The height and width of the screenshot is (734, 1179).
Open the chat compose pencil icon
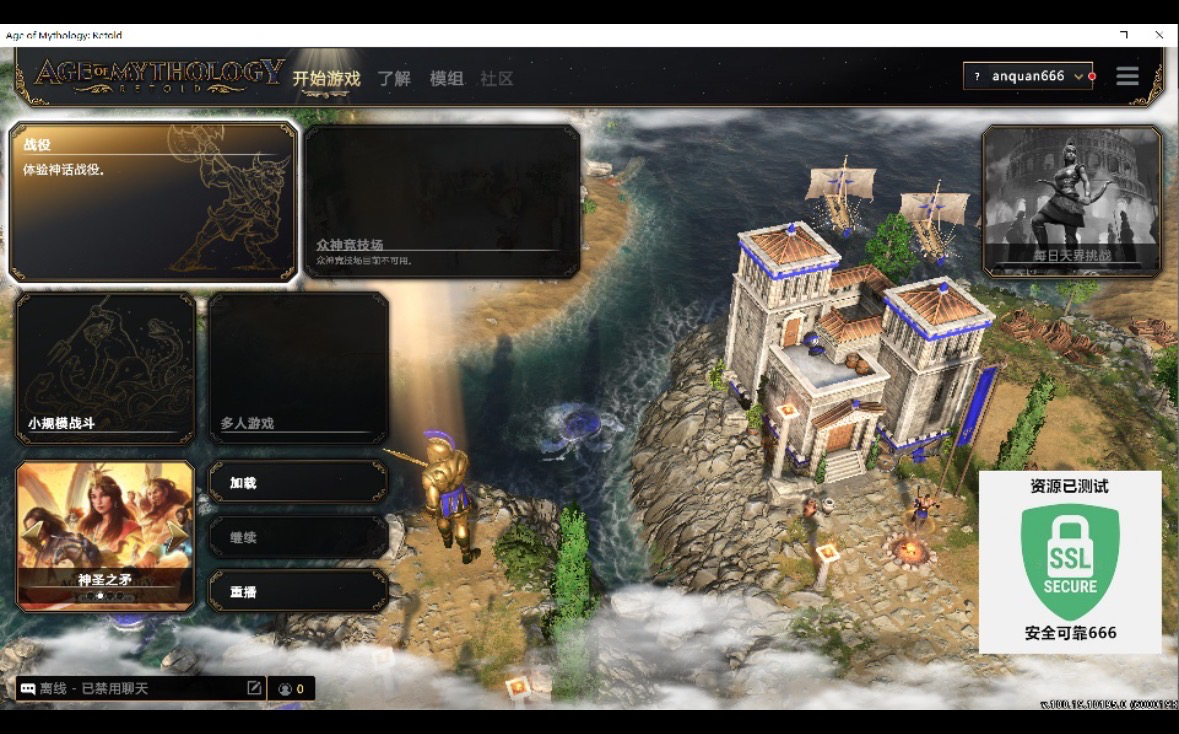tap(254, 688)
